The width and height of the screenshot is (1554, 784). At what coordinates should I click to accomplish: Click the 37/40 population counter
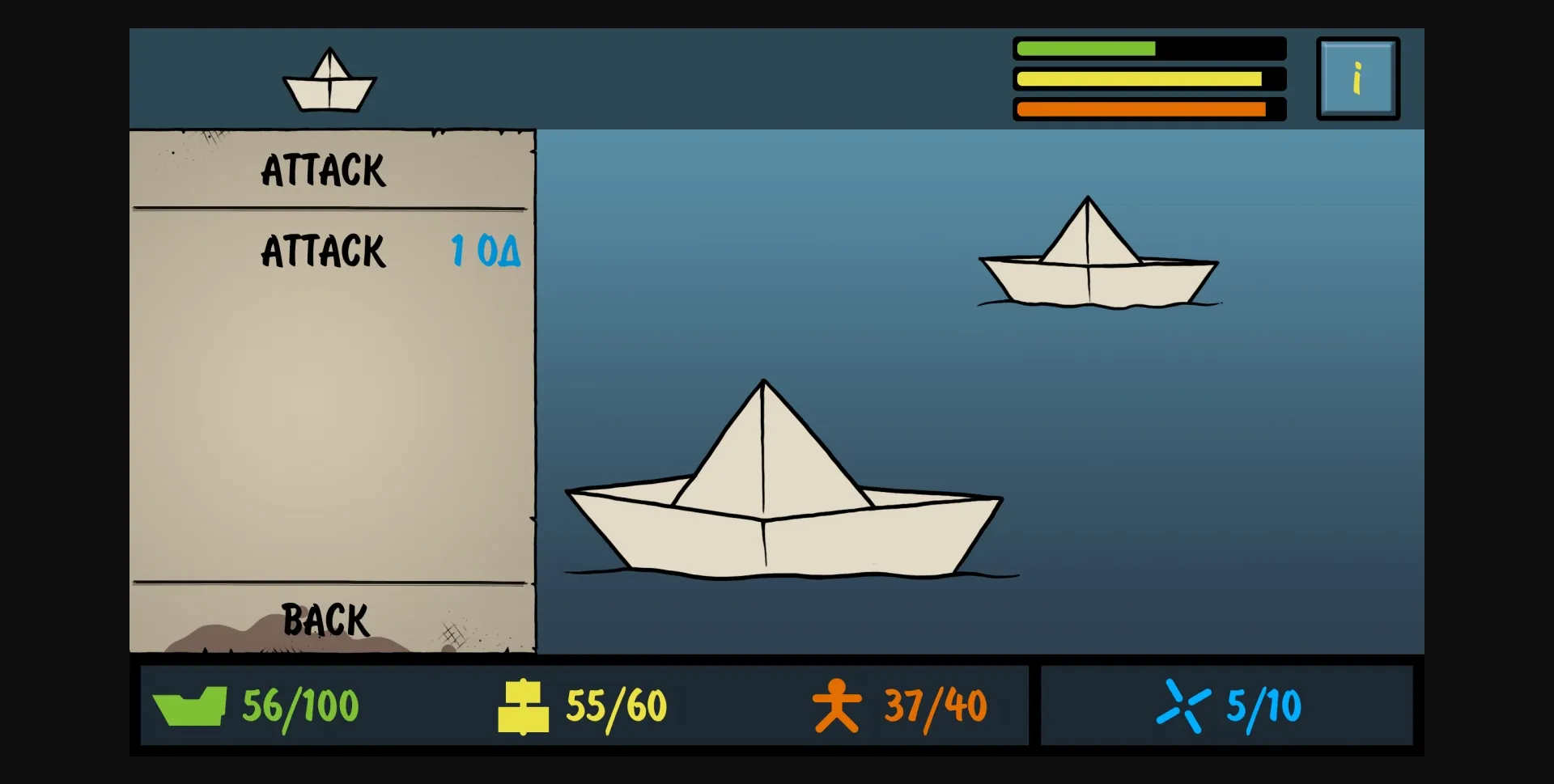pos(935,703)
